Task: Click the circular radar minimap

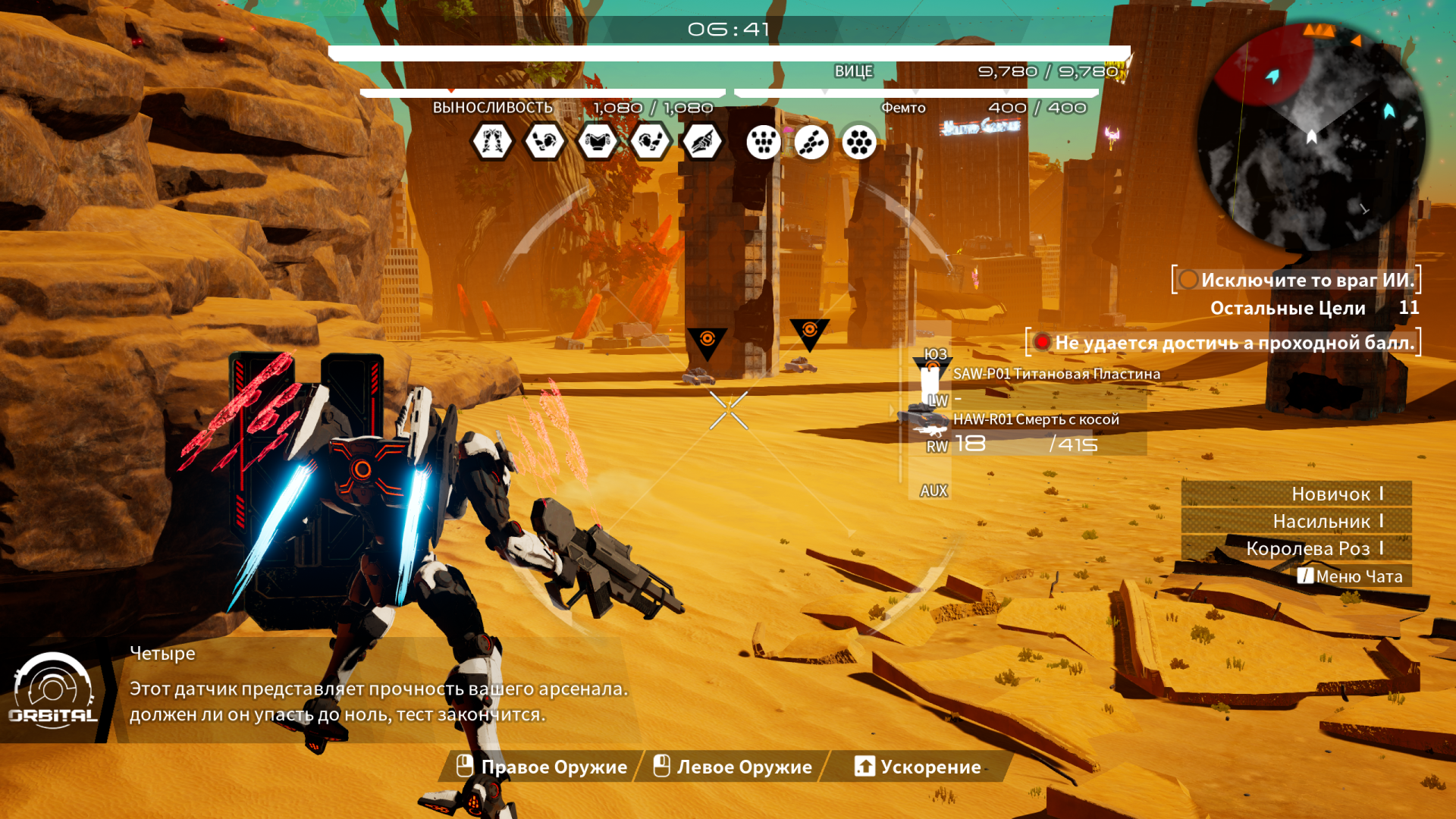Action: pyautogui.click(x=1310, y=136)
